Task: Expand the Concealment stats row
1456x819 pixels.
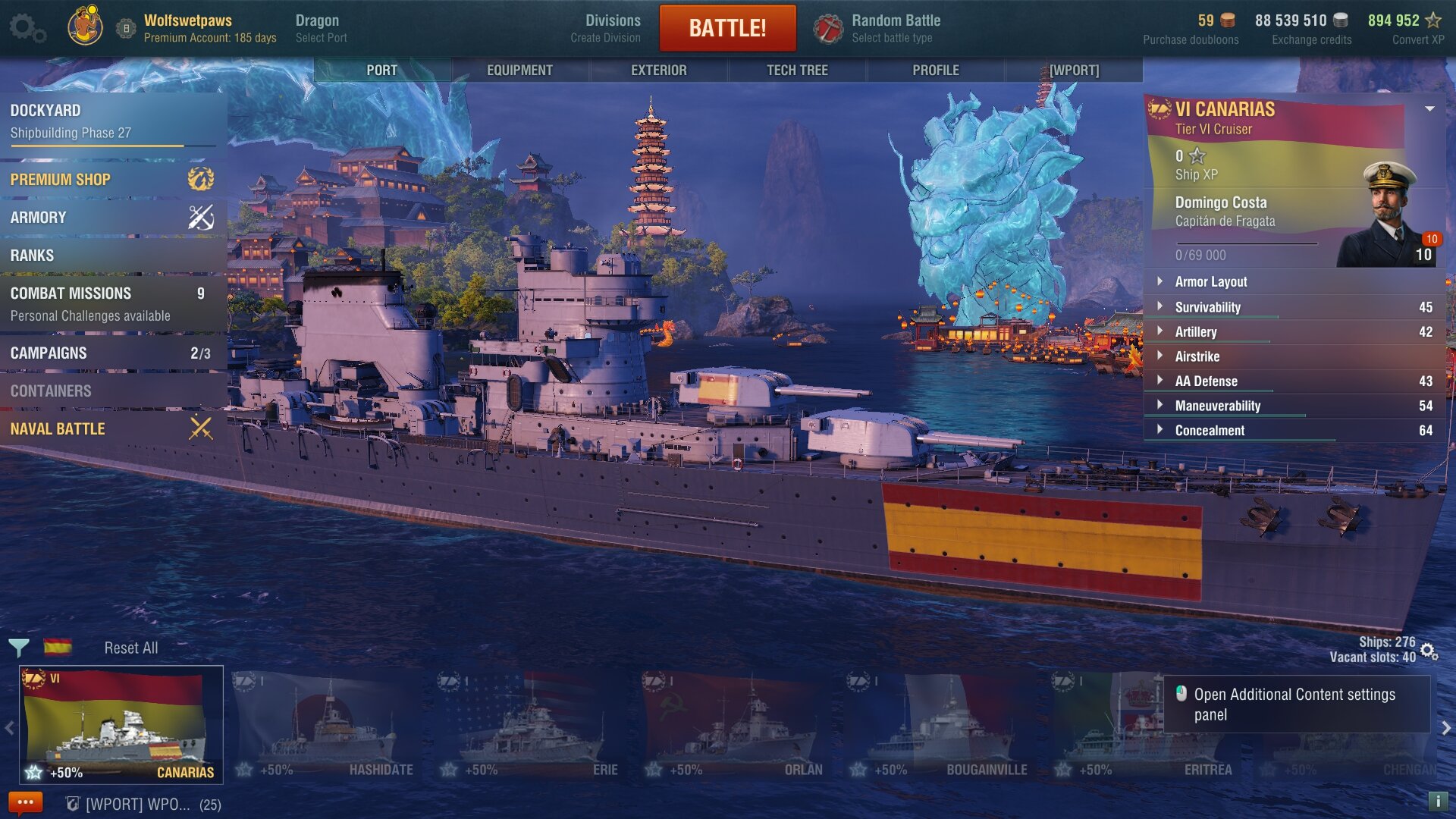Action: (x=1209, y=431)
